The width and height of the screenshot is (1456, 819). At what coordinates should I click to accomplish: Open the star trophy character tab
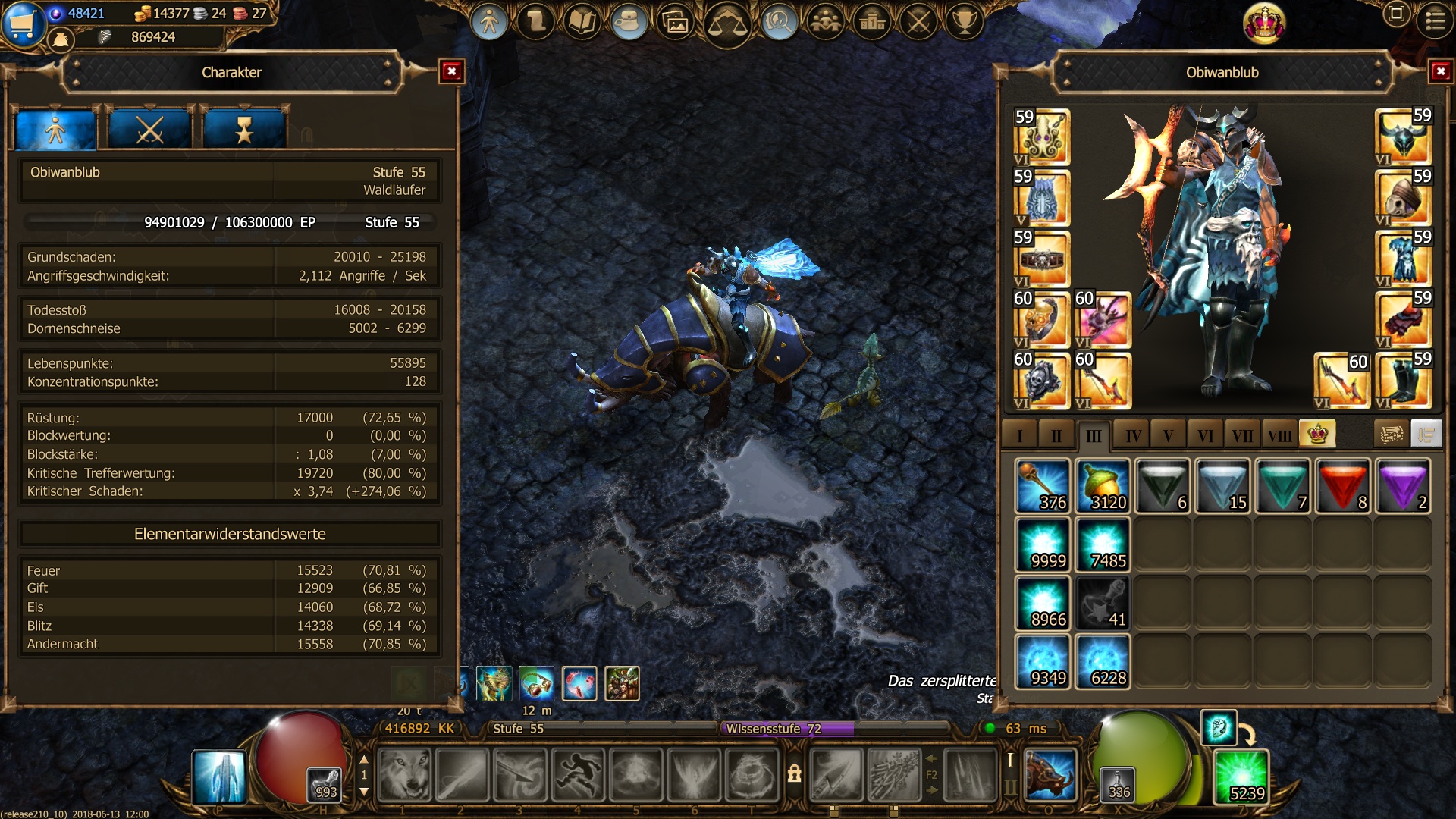tap(243, 130)
